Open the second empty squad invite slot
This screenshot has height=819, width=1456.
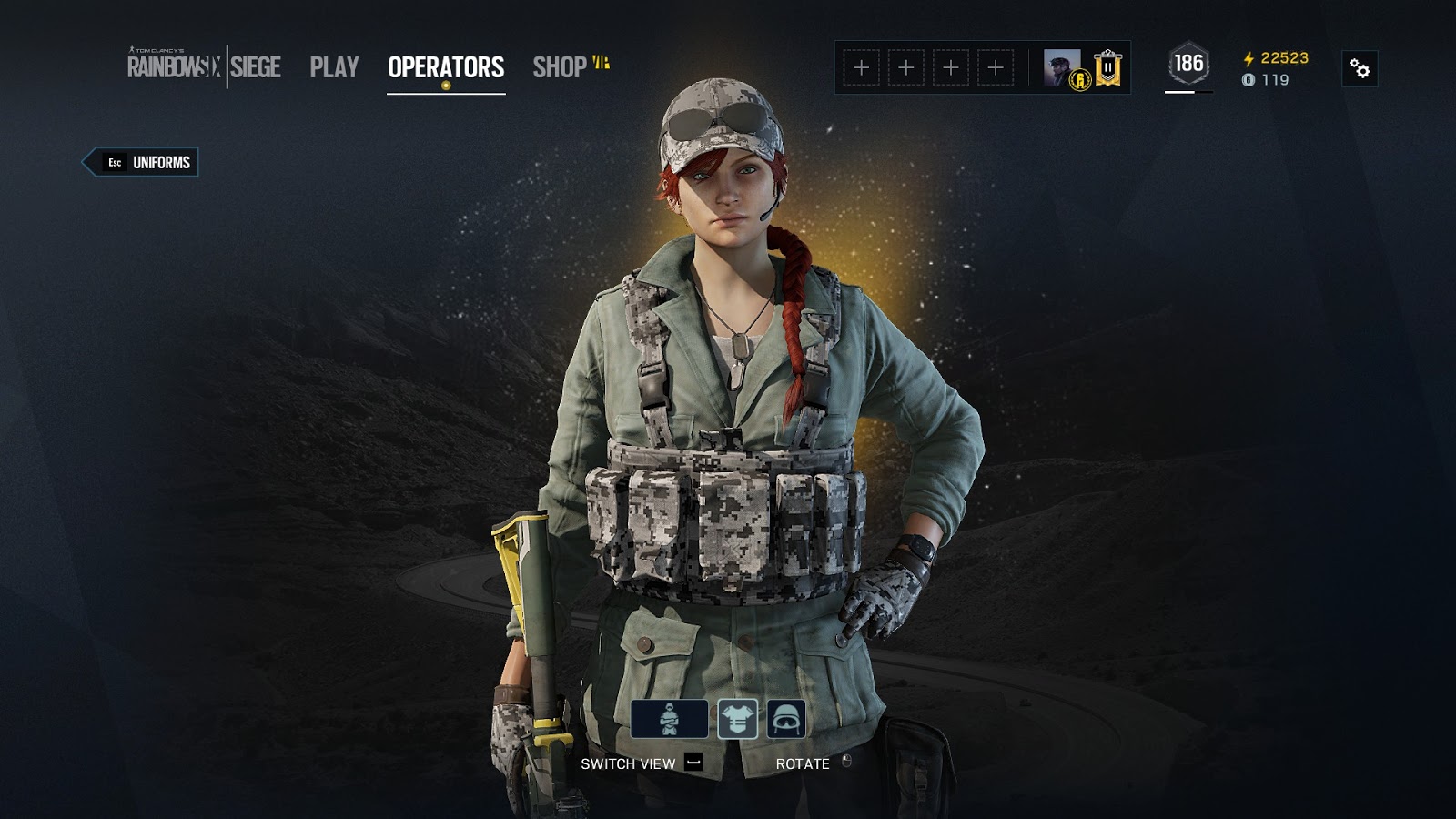pyautogui.click(x=905, y=66)
